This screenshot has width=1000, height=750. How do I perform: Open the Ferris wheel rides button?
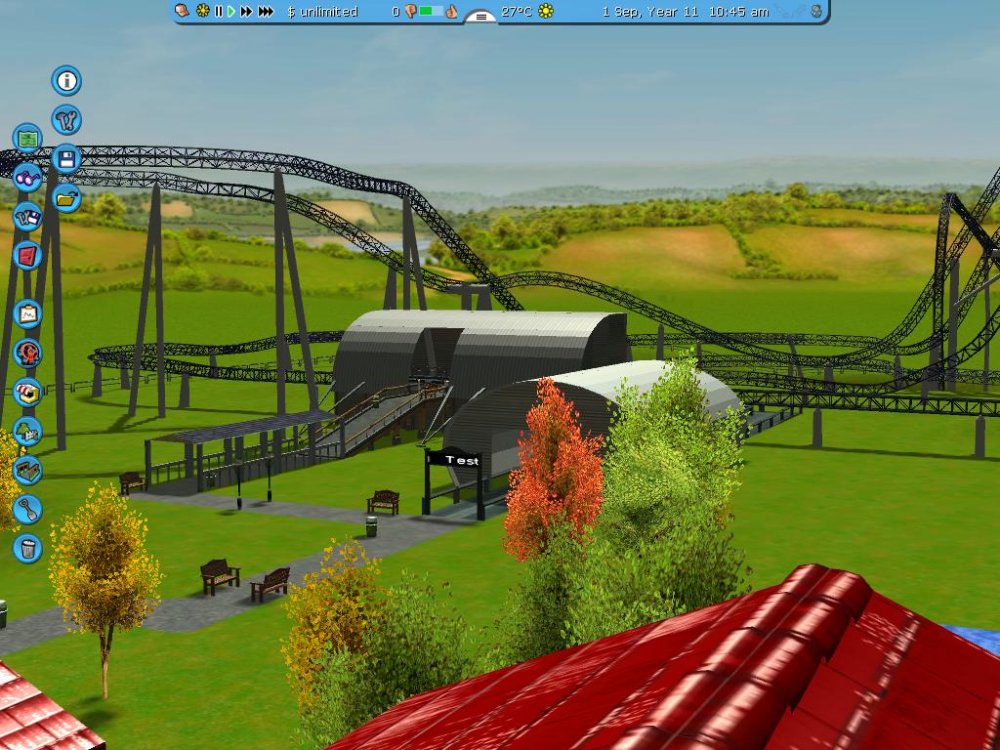(27, 353)
